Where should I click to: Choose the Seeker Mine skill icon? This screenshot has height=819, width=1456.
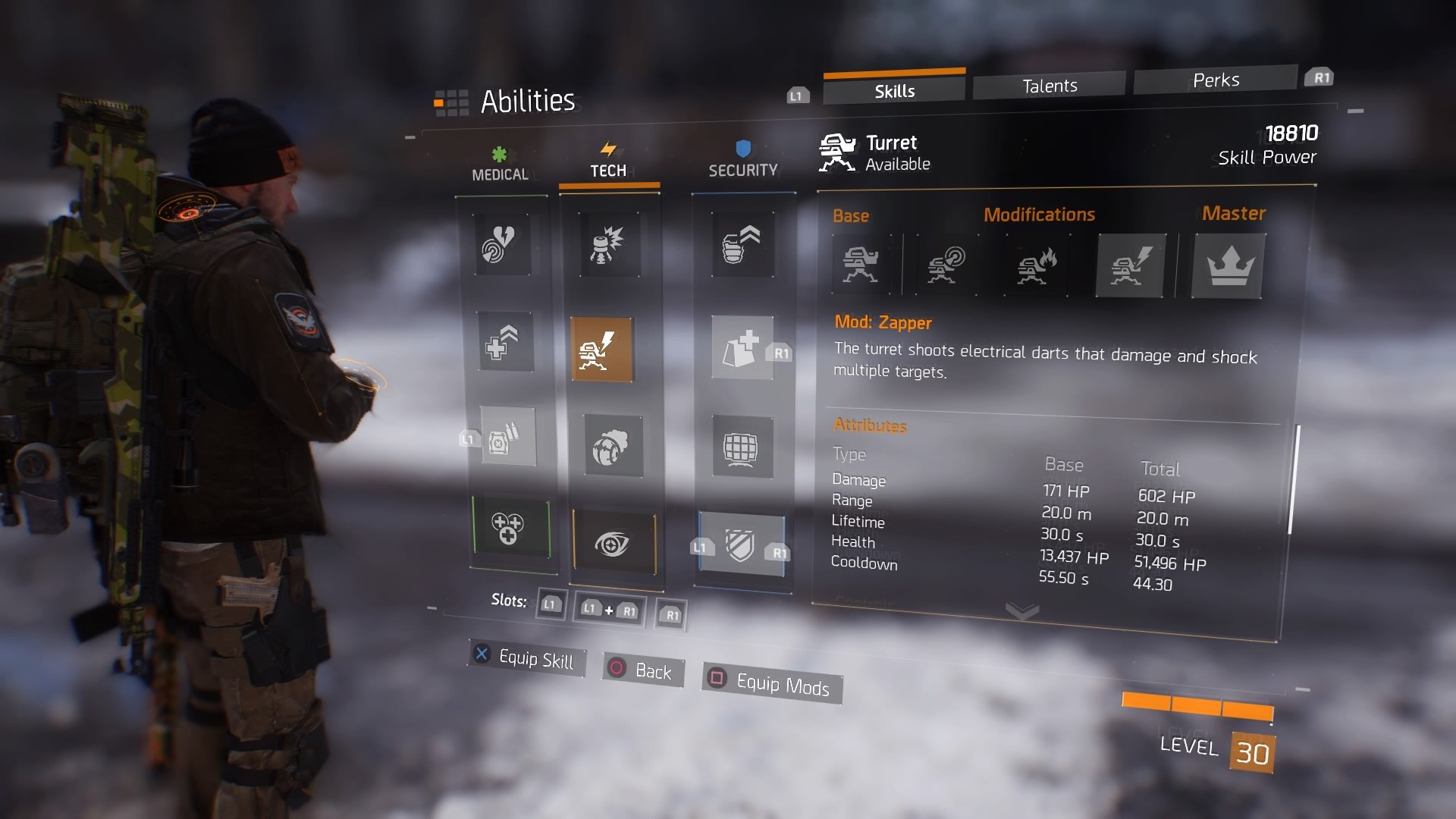[613, 447]
